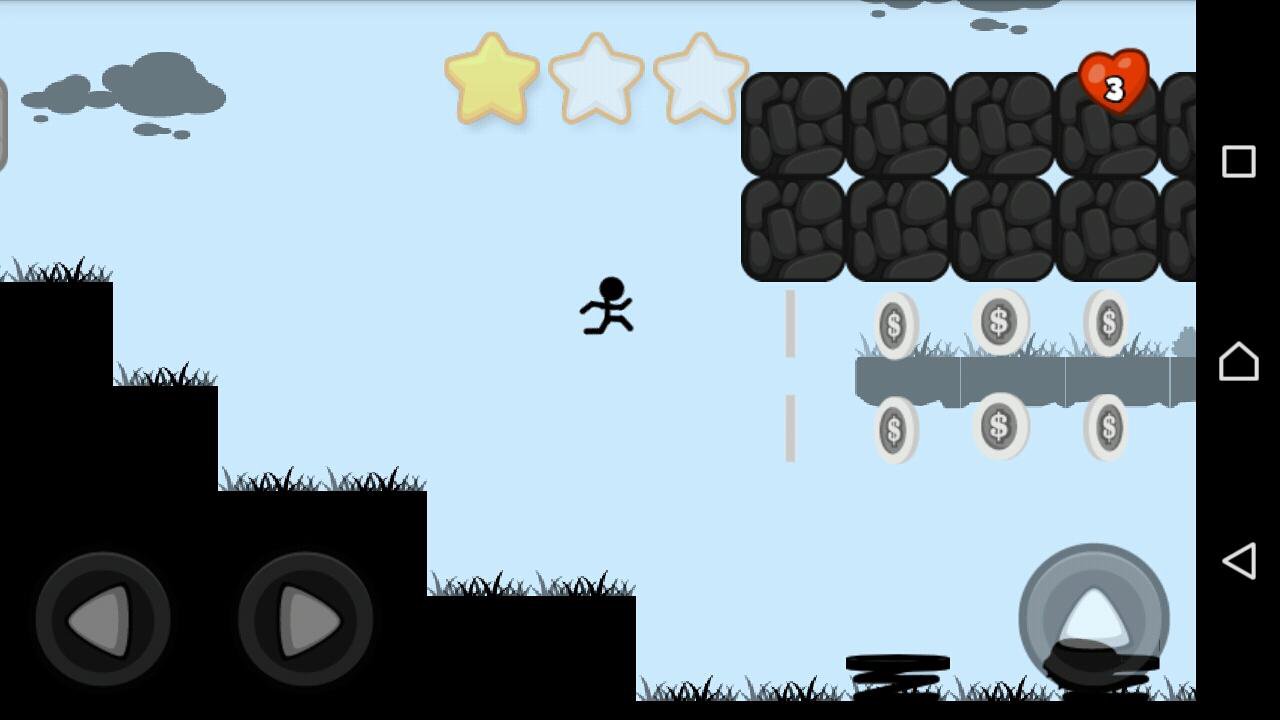Collect the bottom-middle dollar coin
This screenshot has width=1280, height=720.
coord(1000,425)
